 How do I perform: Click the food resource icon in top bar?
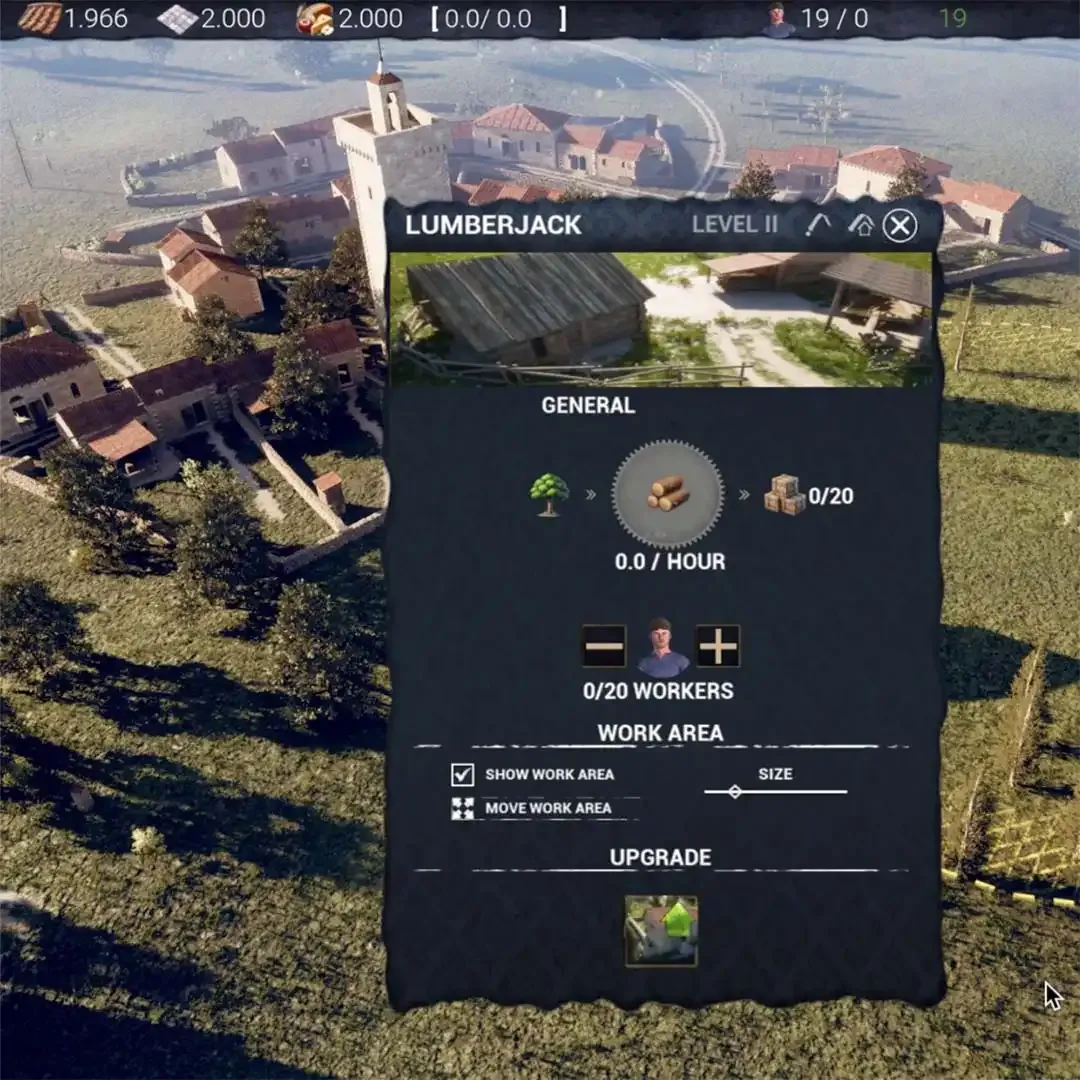pos(315,18)
